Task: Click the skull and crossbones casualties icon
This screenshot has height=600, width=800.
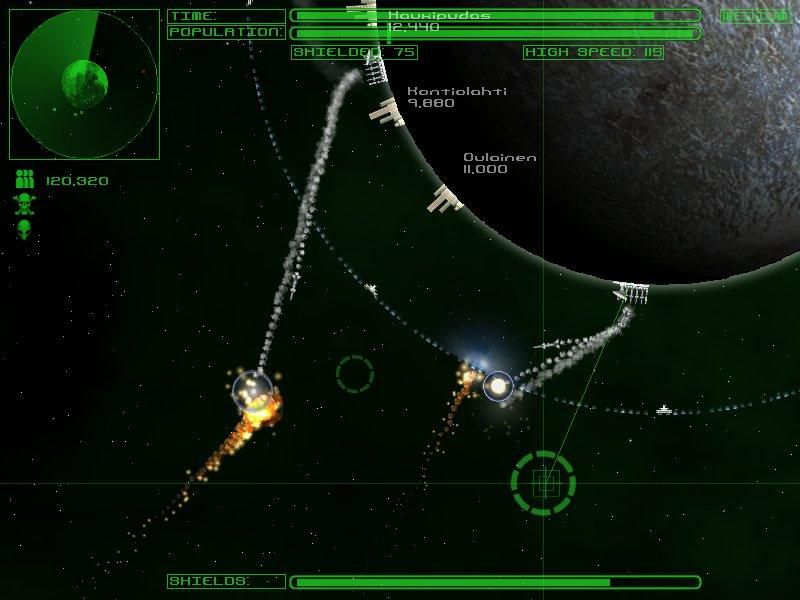Action: coord(26,205)
